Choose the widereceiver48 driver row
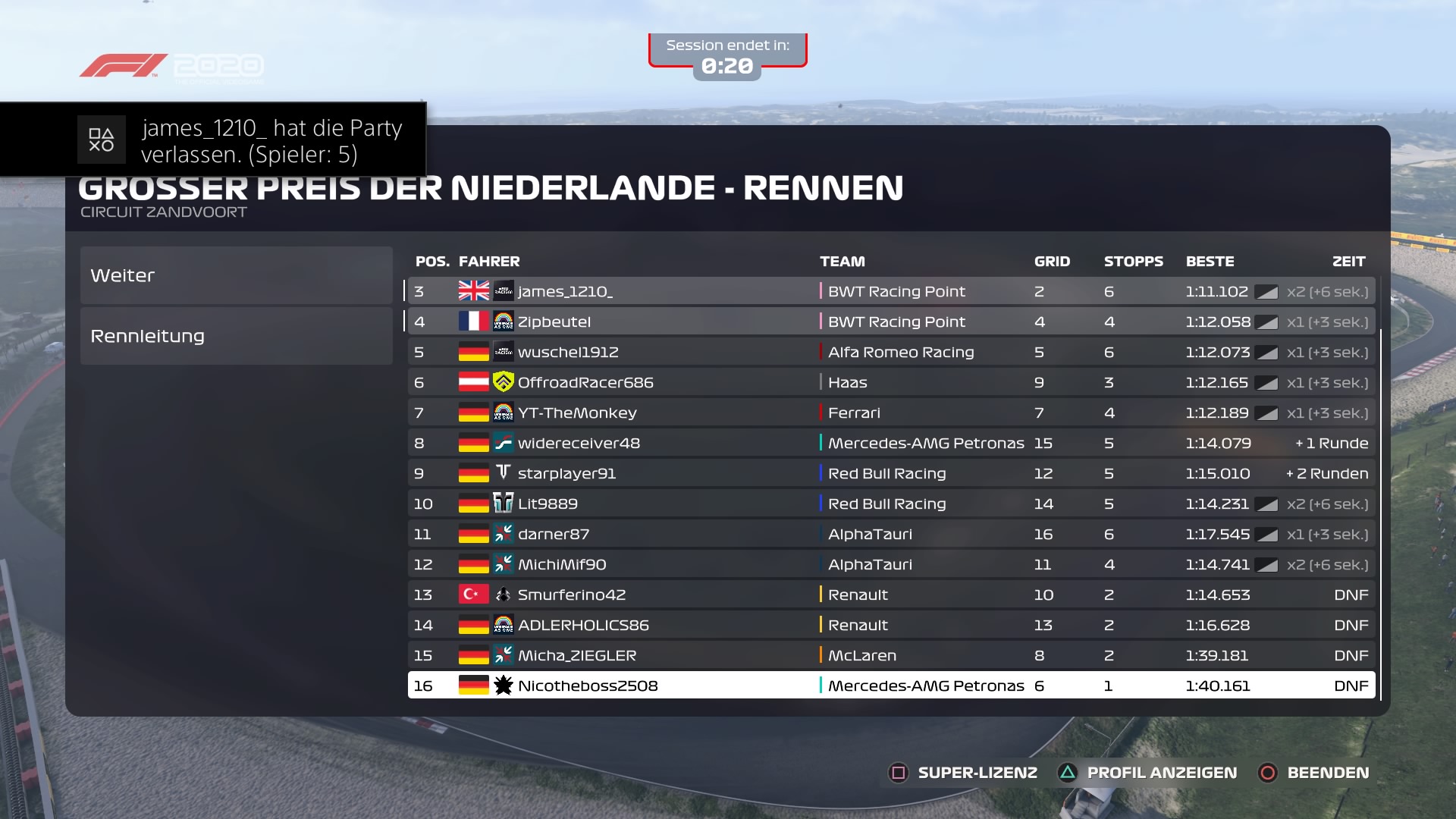 [891, 443]
